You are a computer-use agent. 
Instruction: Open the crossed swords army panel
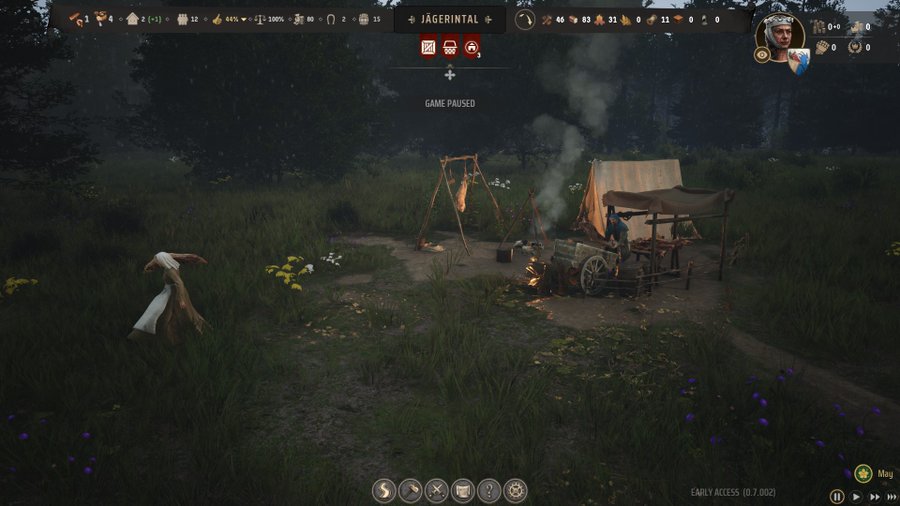[437, 491]
